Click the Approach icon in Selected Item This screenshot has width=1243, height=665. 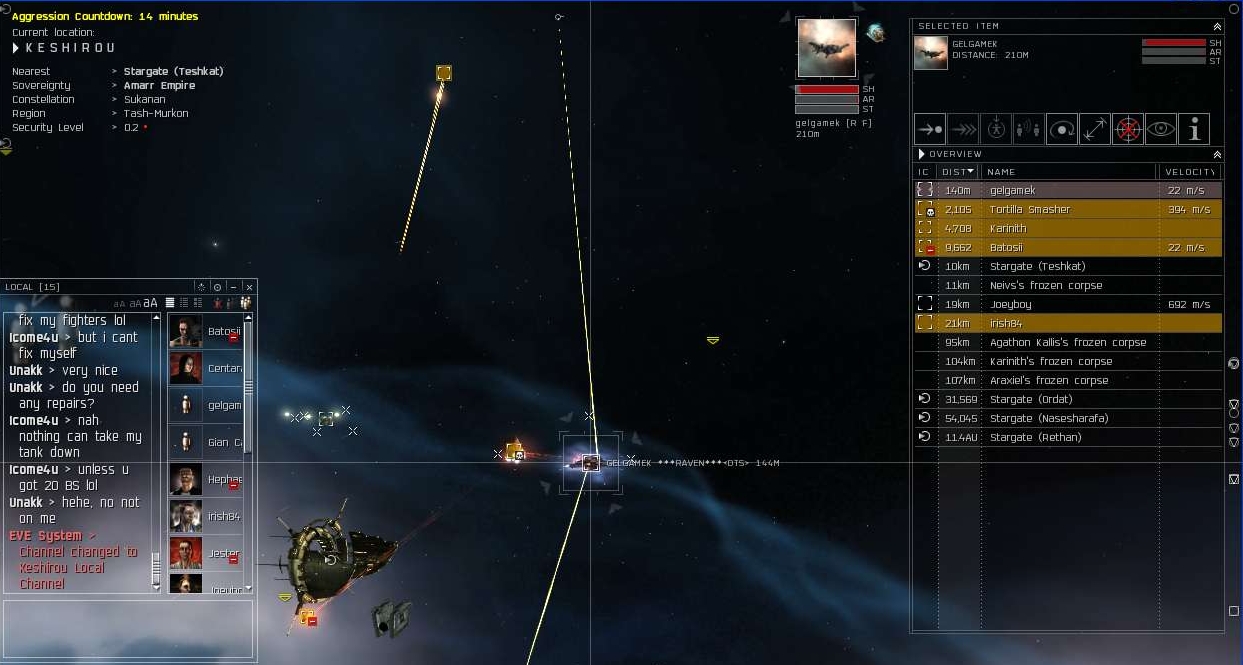tap(930, 129)
